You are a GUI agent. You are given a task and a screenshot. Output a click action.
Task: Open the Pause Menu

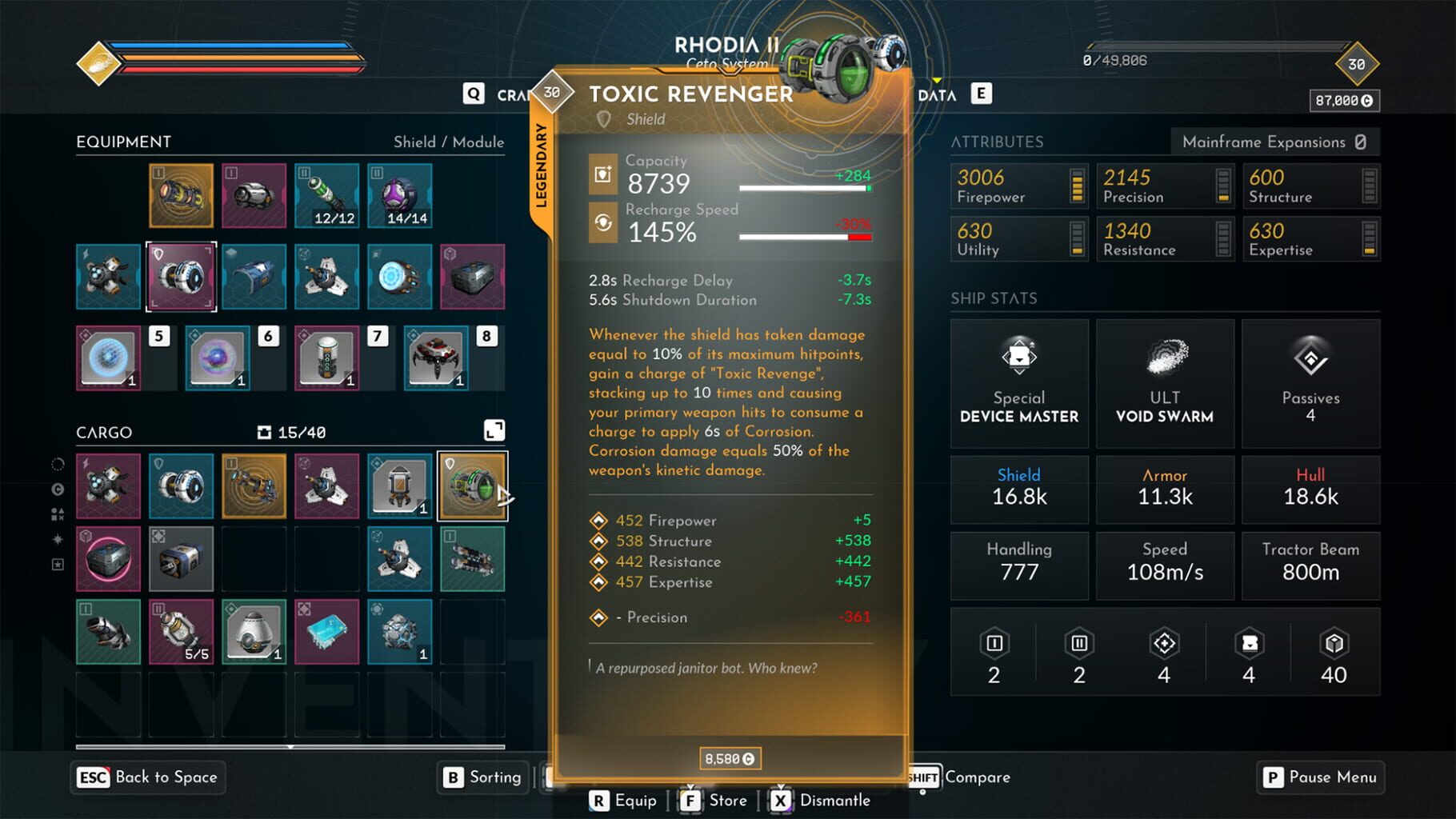point(1320,777)
